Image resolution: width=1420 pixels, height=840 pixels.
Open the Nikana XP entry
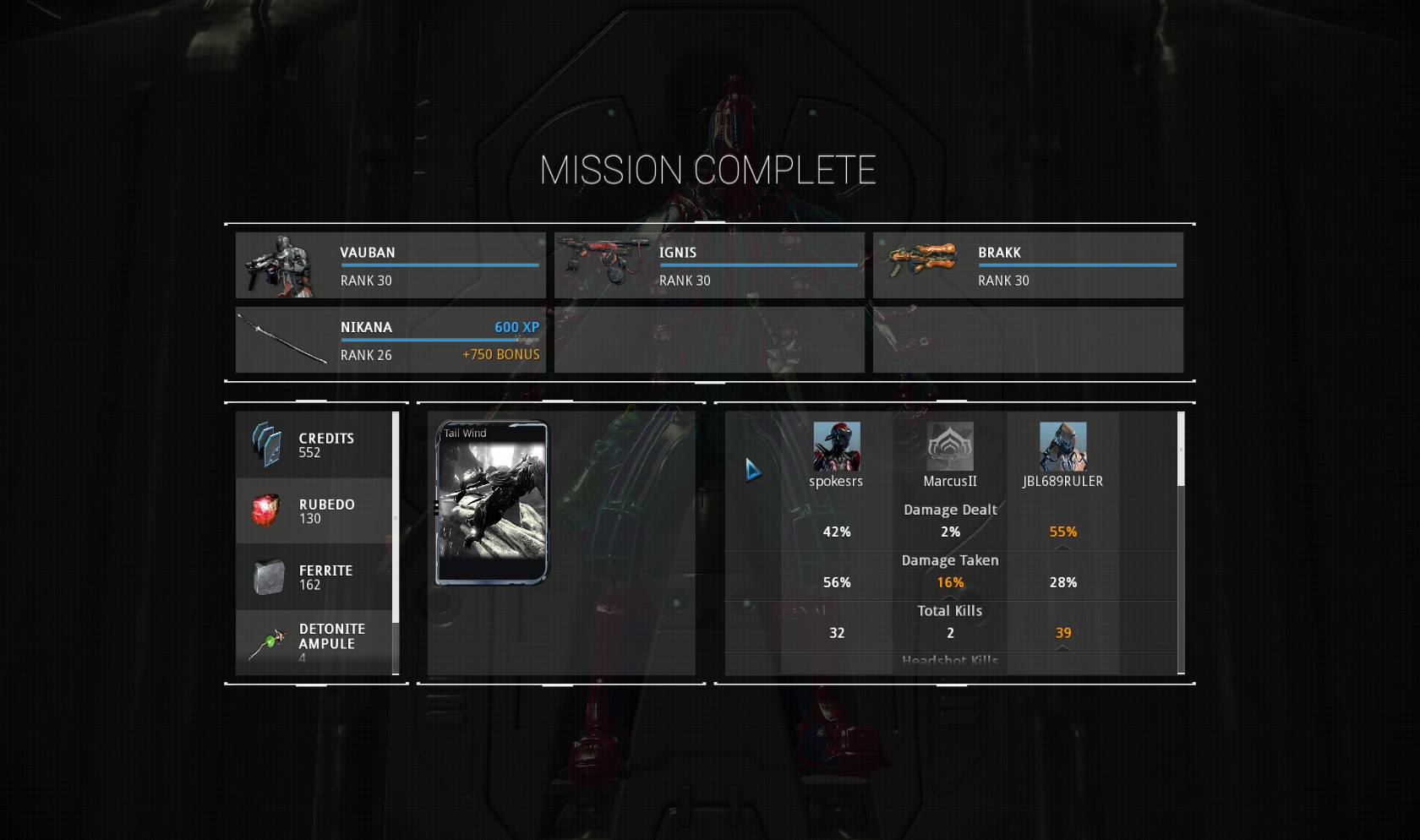click(x=390, y=340)
